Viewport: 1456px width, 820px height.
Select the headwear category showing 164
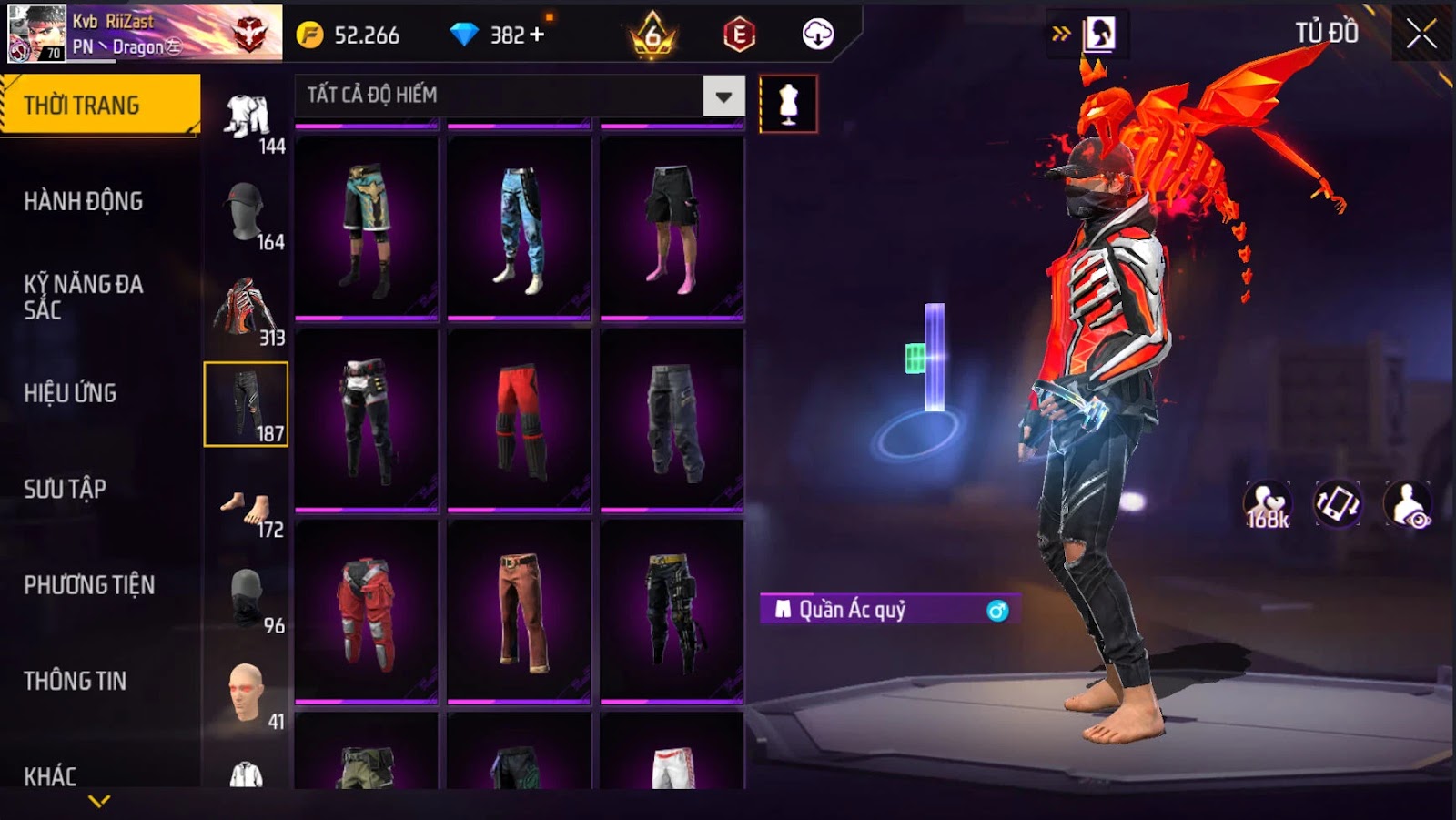tap(248, 216)
